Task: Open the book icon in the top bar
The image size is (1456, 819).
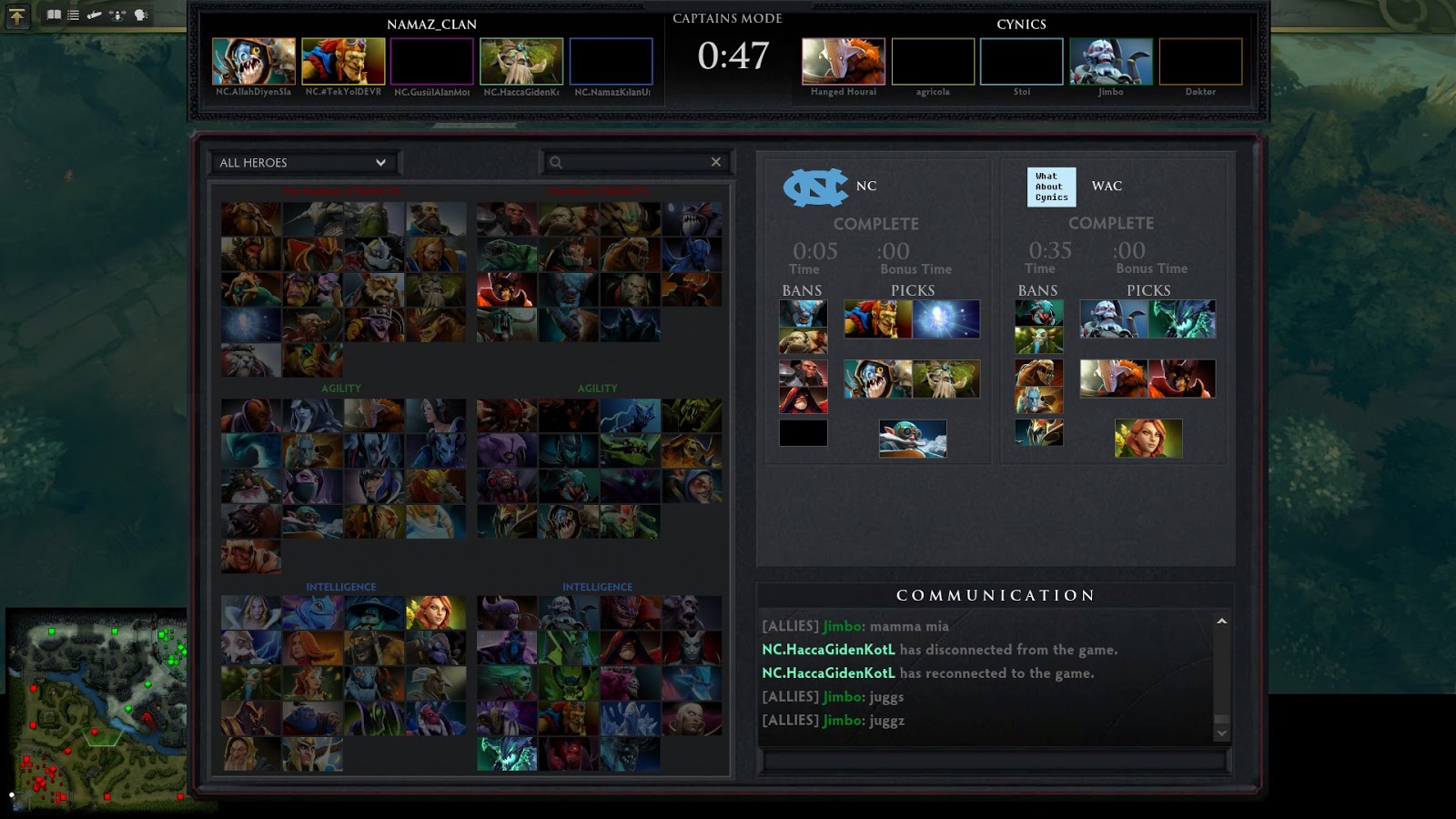Action: [54, 15]
